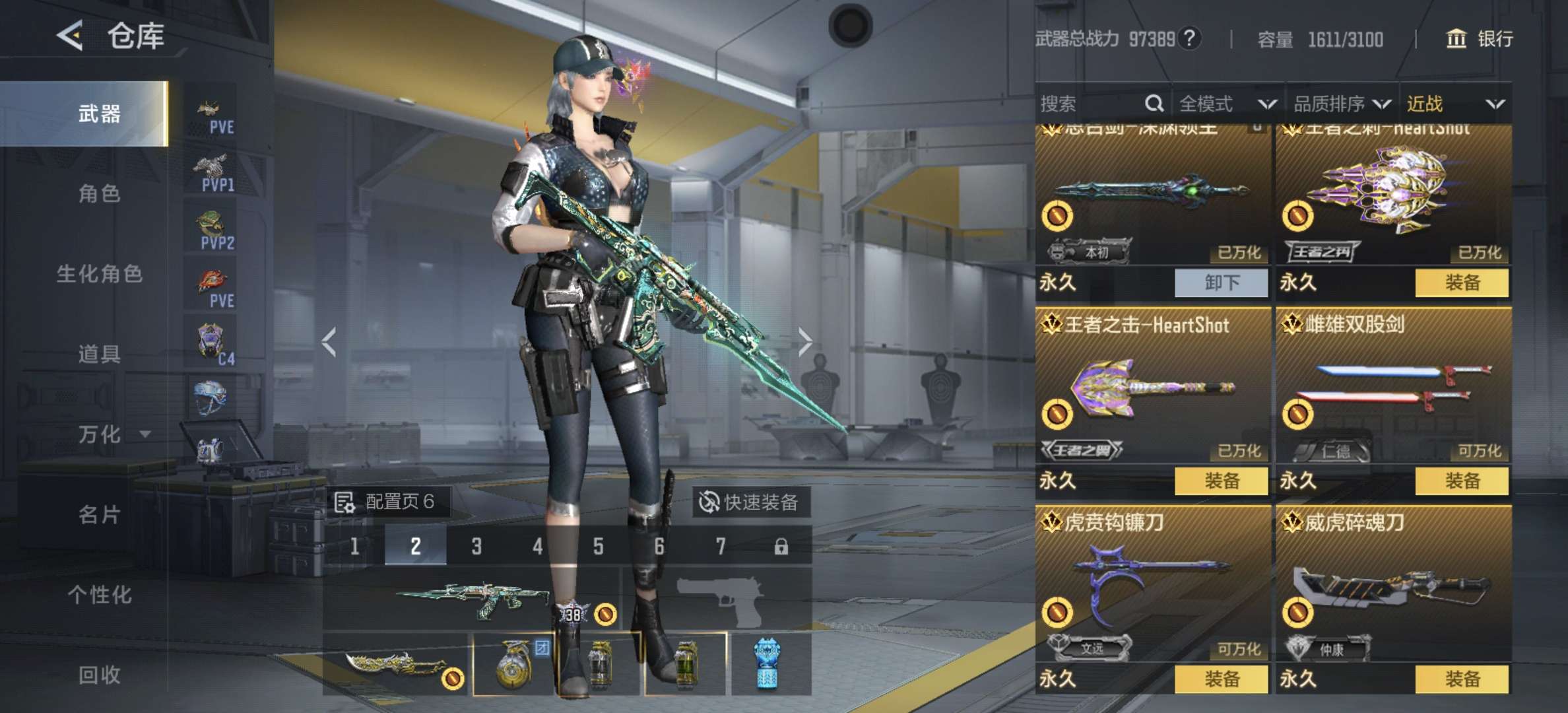1568x713 pixels.
Task: Activate 快速装备 quick equip
Action: pyautogui.click(x=749, y=502)
